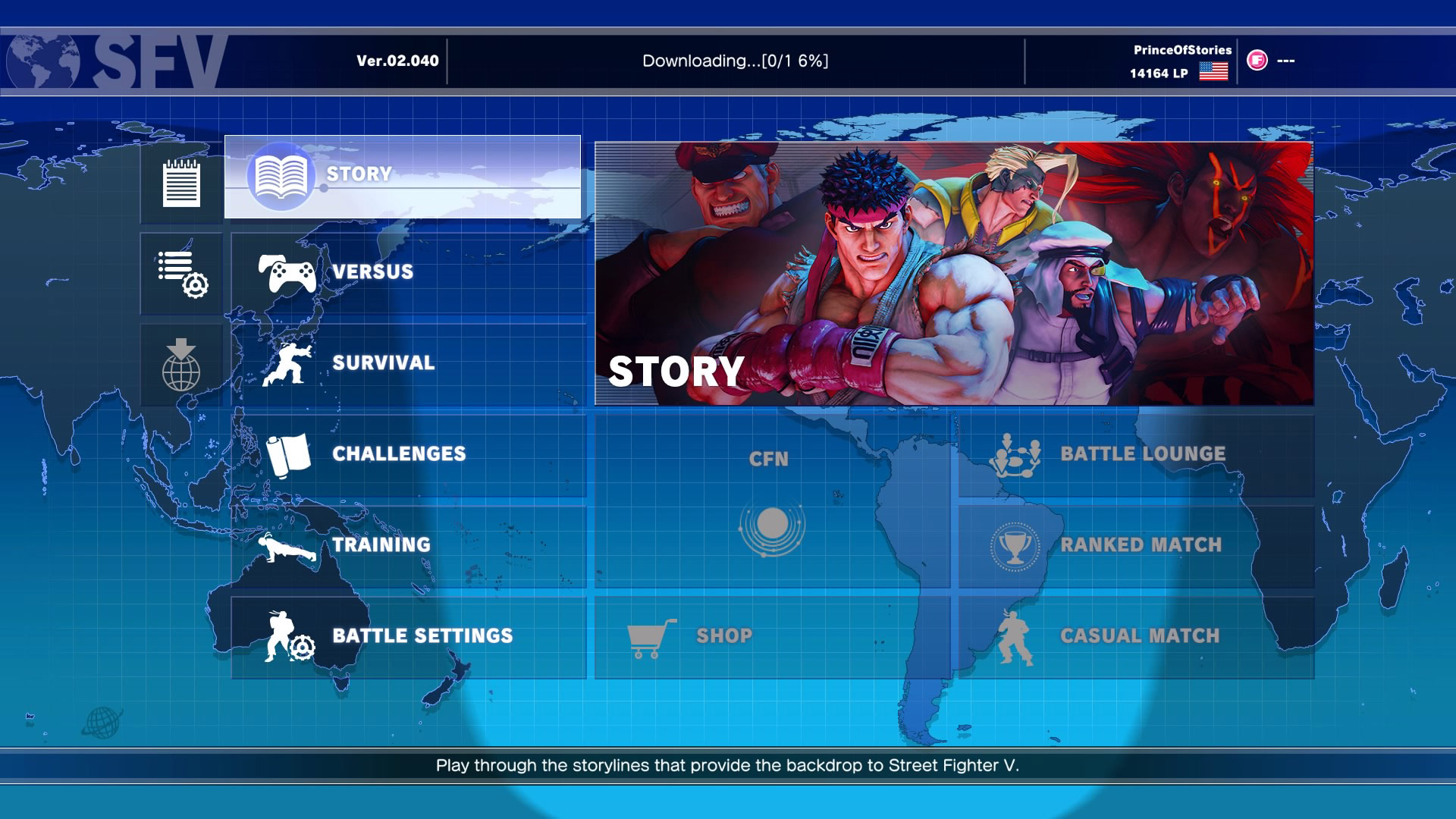Click the Fighters ID badge icon
This screenshot has width=1456, height=819.
1257,61
